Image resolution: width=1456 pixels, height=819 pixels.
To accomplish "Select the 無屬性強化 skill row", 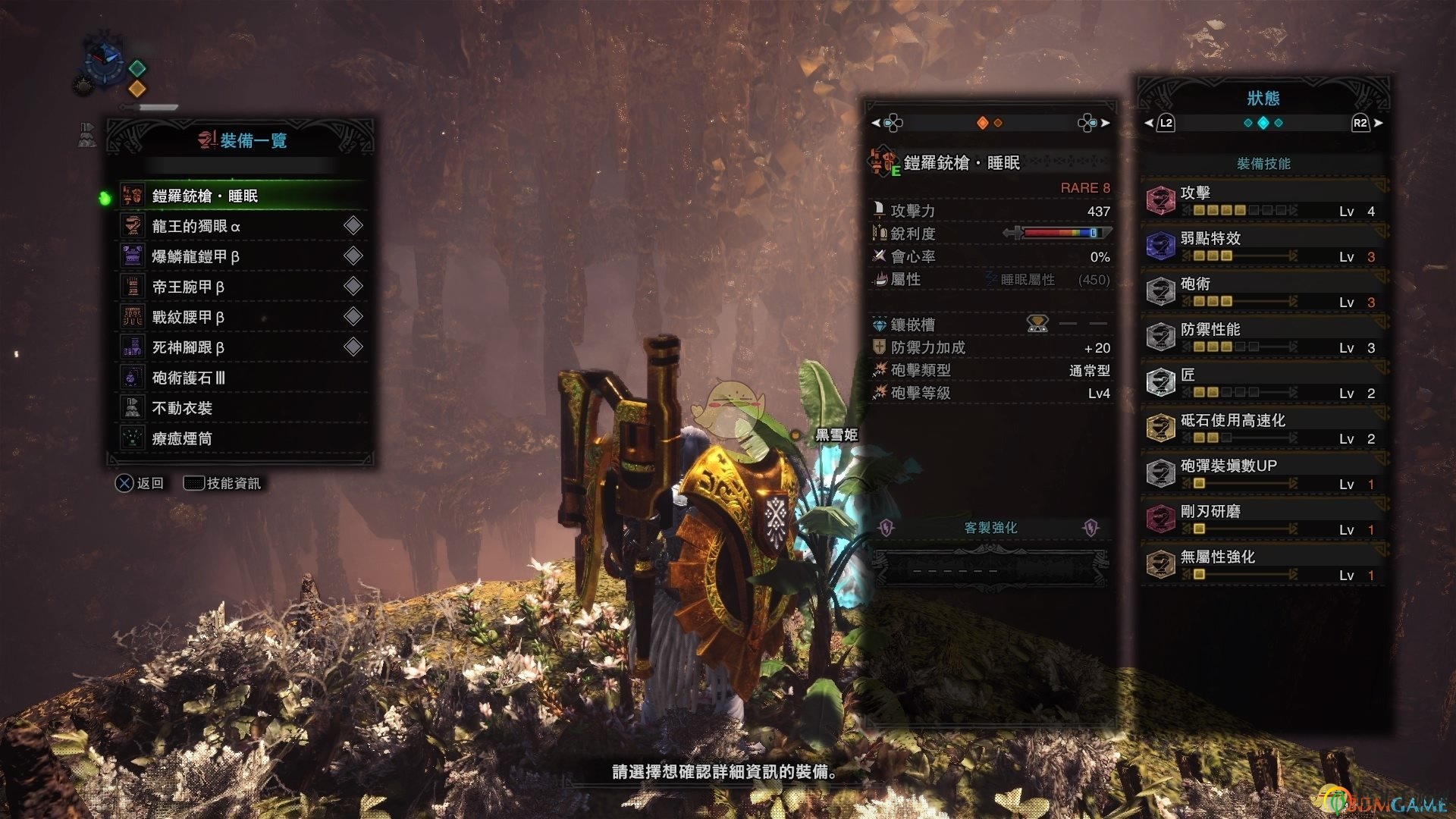I will [1263, 565].
